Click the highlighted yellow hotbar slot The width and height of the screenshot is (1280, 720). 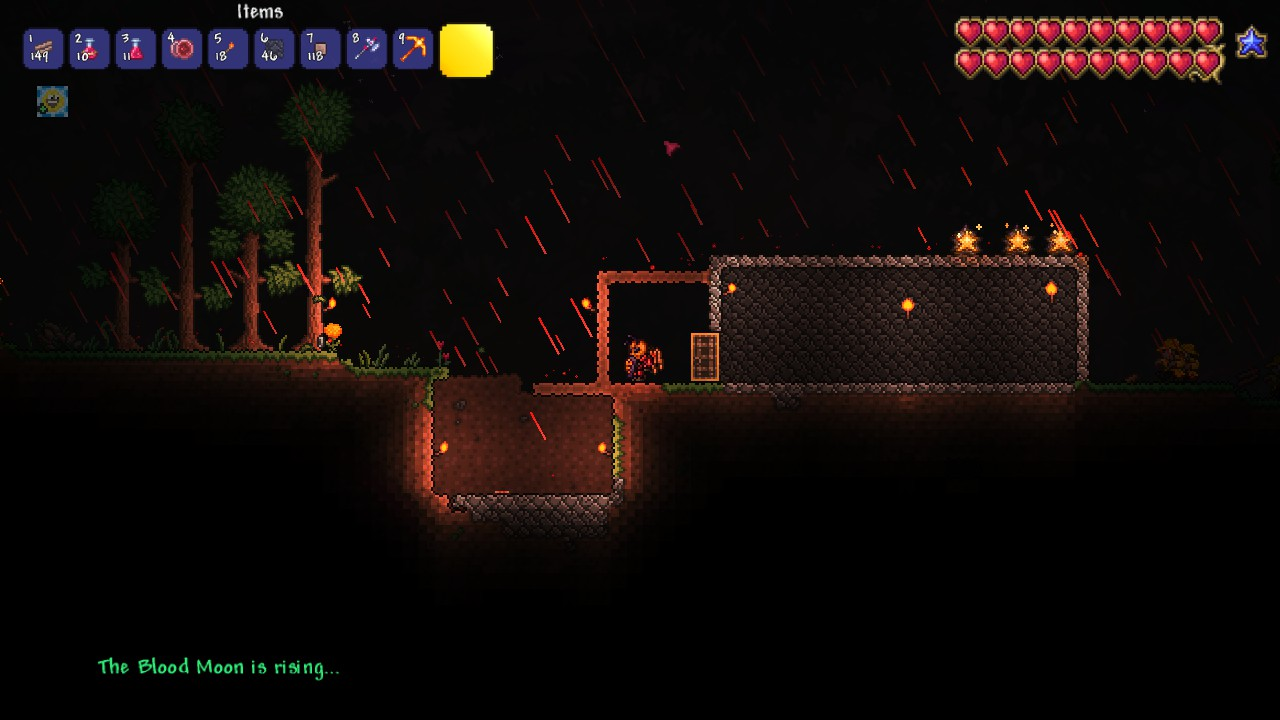[x=466, y=51]
